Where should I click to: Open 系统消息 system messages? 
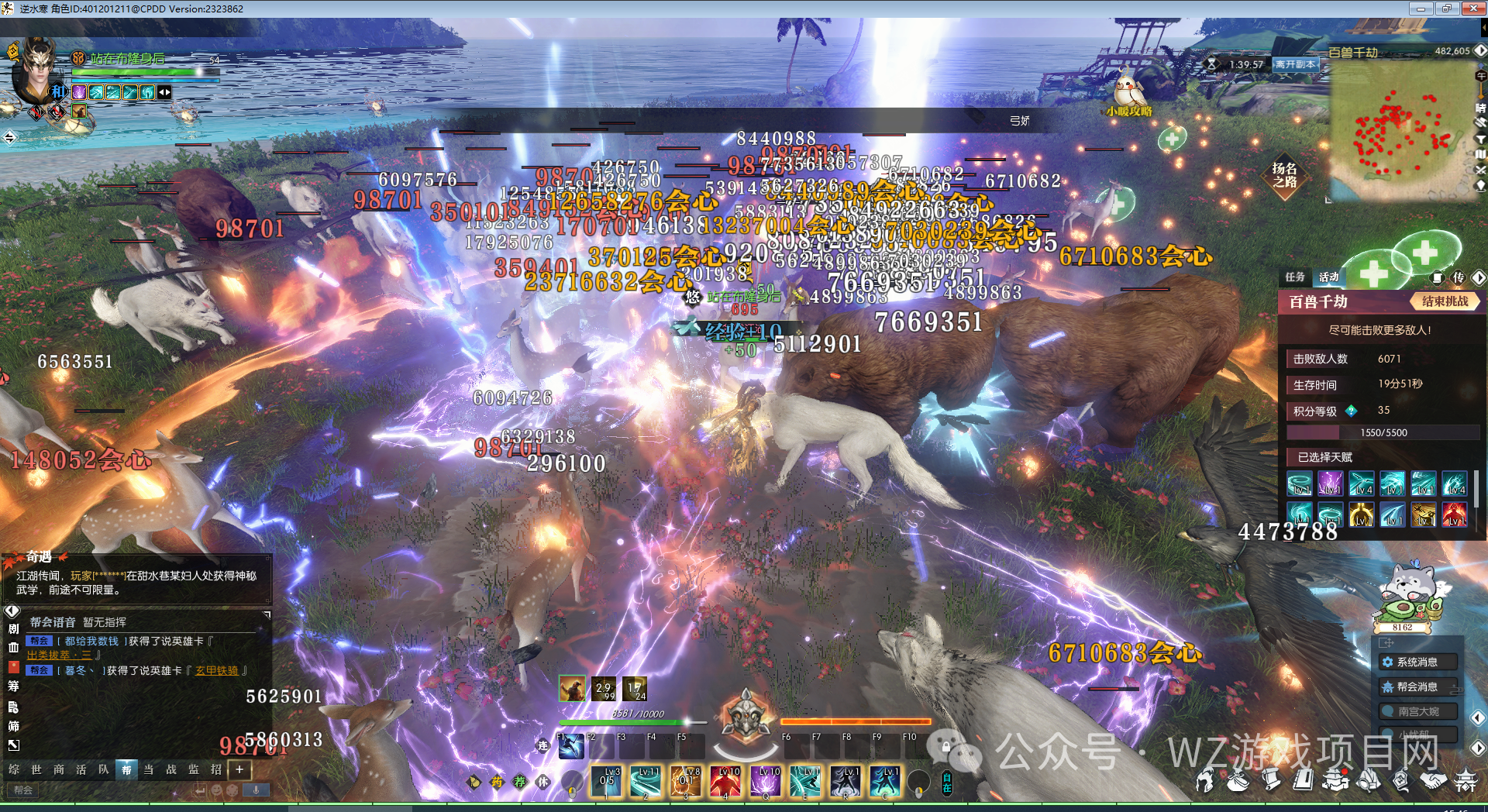1417,662
